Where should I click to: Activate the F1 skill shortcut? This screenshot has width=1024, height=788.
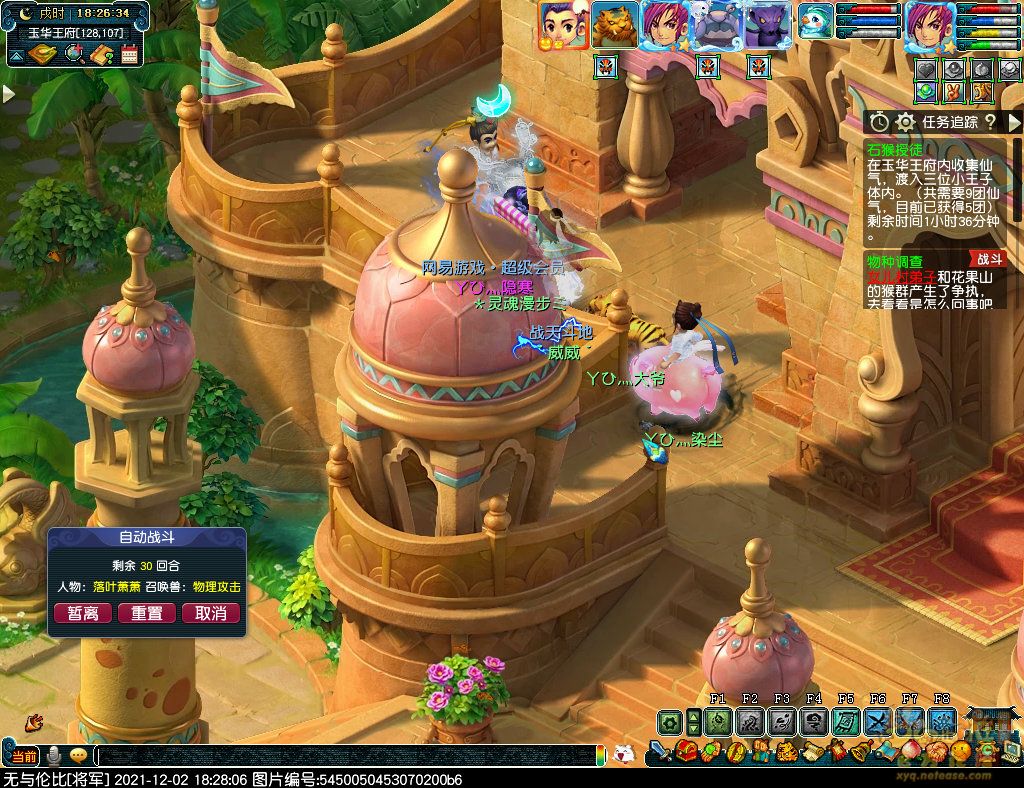click(718, 721)
